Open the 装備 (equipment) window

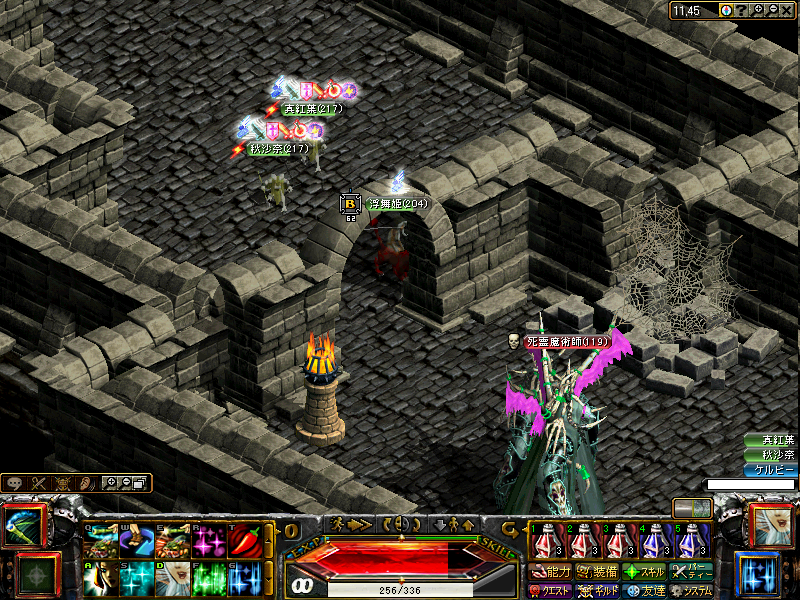click(597, 573)
